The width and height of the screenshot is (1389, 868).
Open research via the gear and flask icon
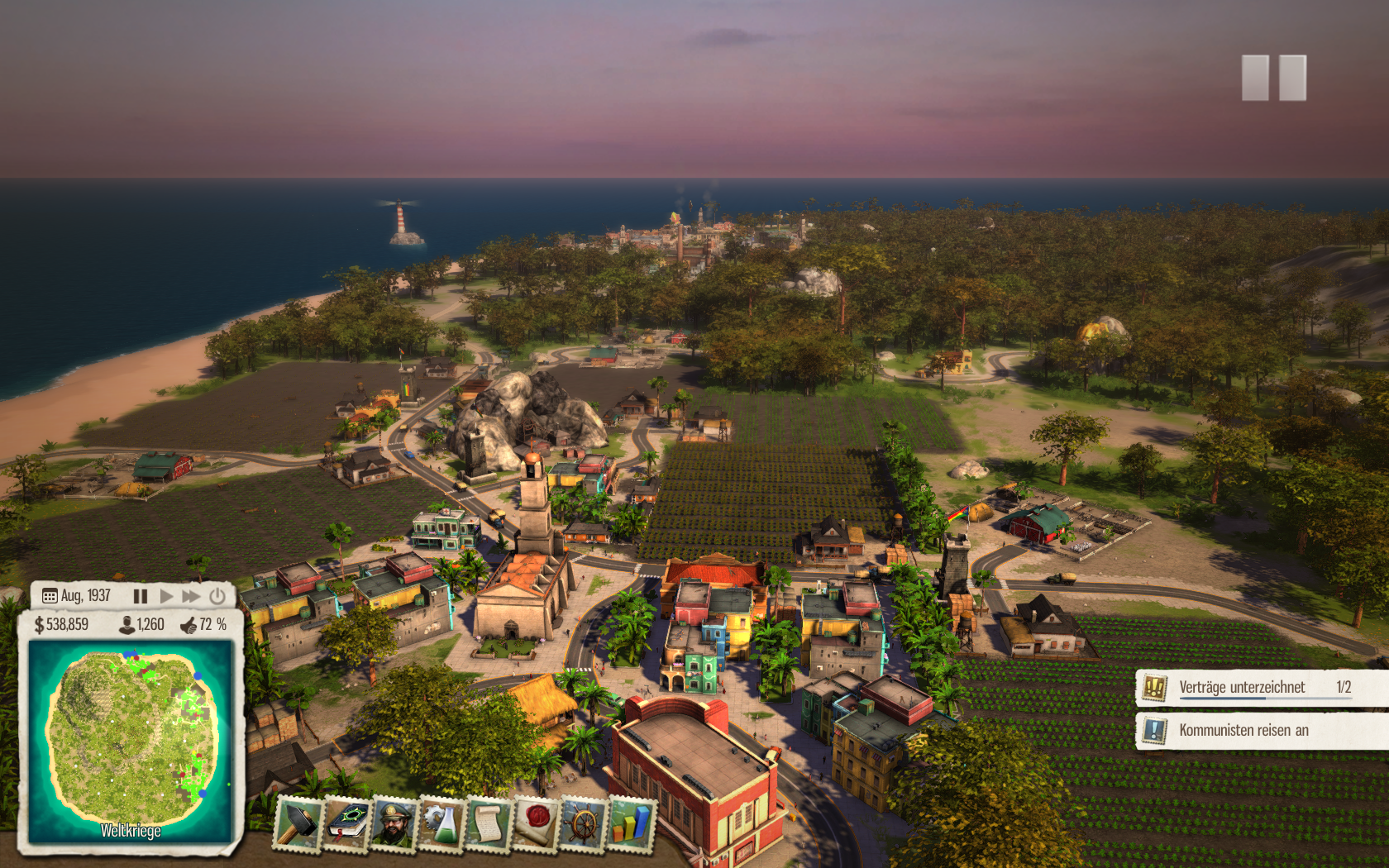tap(442, 823)
